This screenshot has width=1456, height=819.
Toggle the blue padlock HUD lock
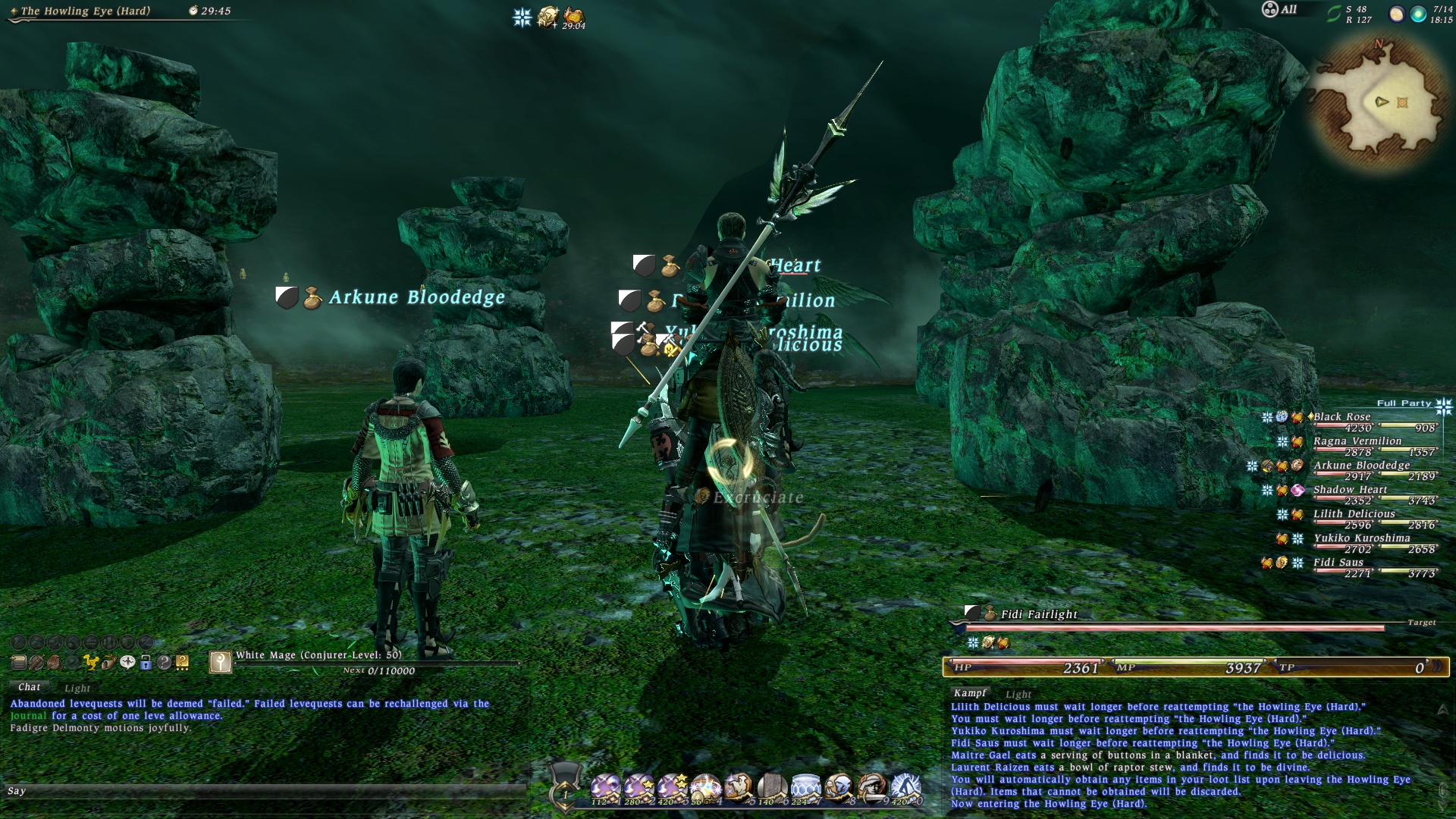[x=146, y=662]
